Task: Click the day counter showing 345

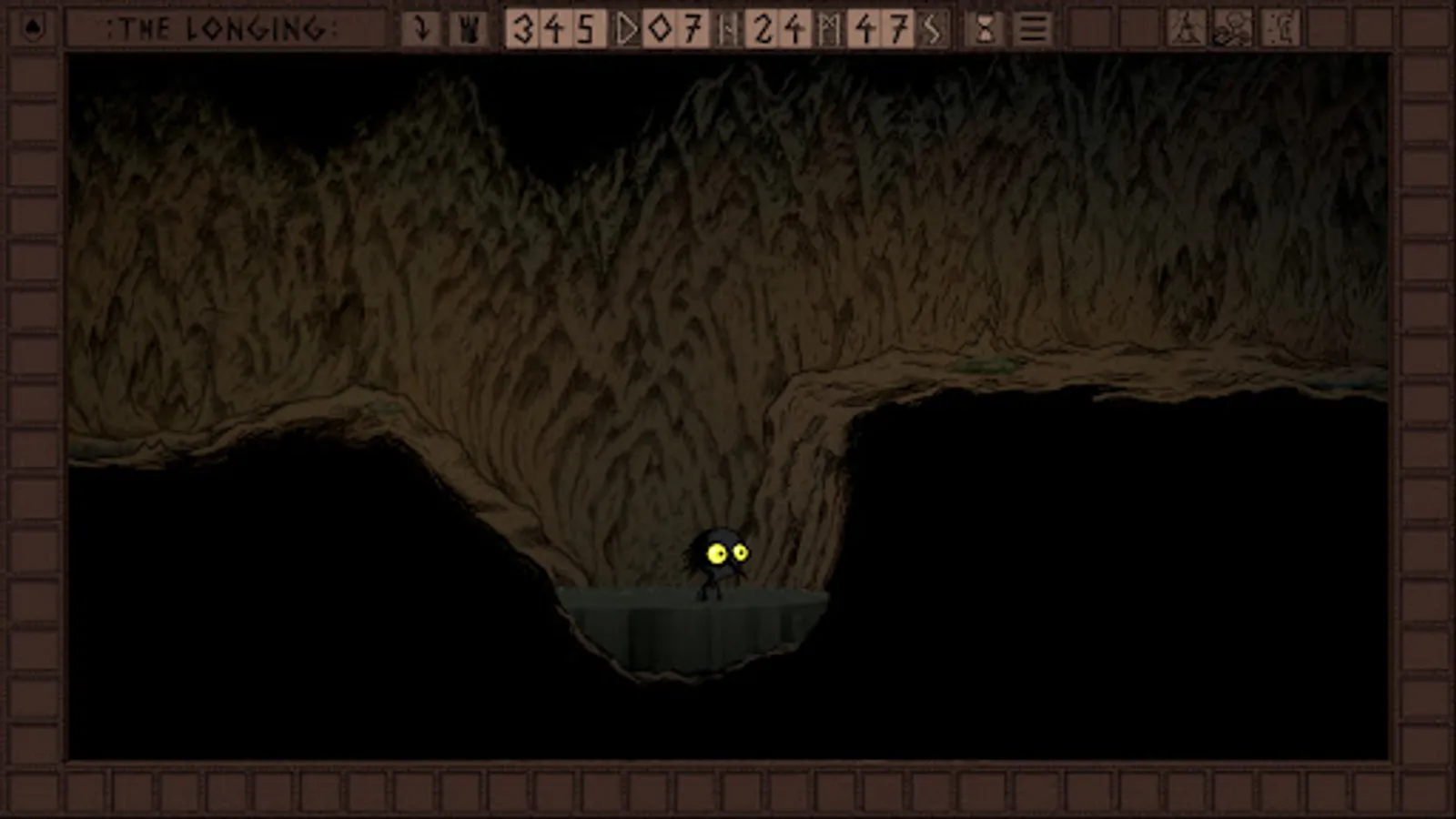Action: point(555,29)
